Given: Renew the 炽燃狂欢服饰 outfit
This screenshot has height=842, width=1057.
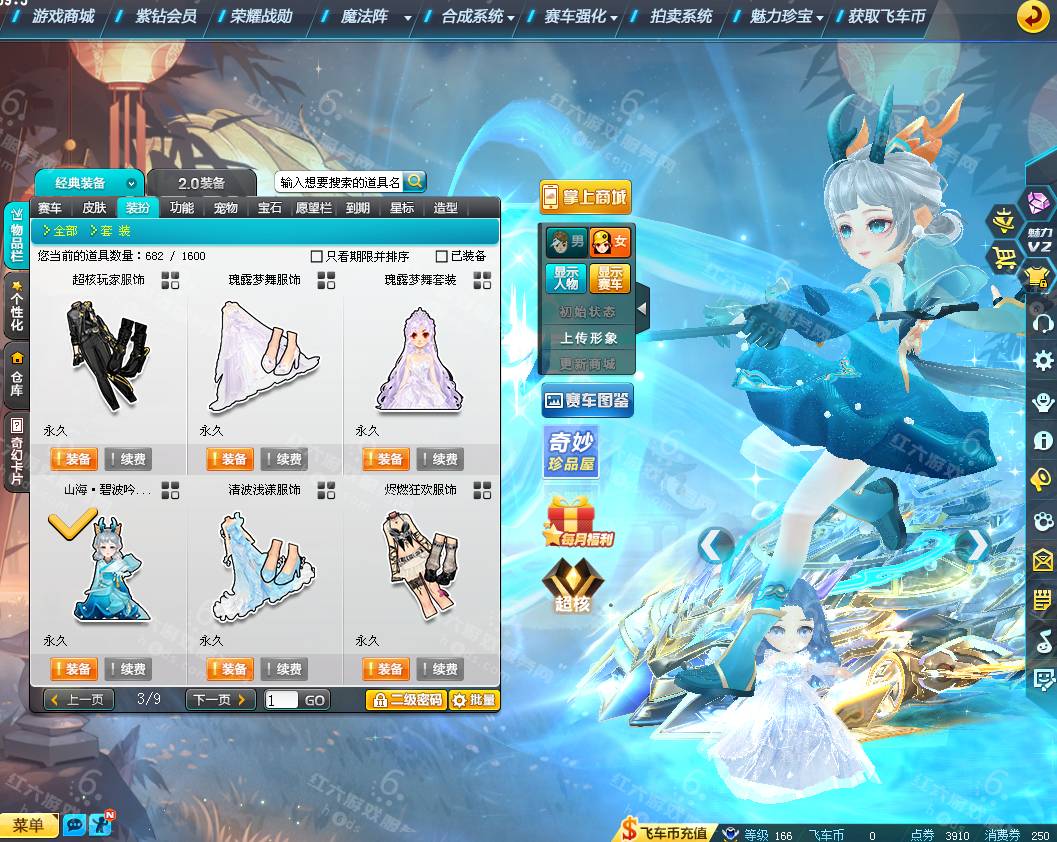Looking at the screenshot, I should tap(439, 669).
